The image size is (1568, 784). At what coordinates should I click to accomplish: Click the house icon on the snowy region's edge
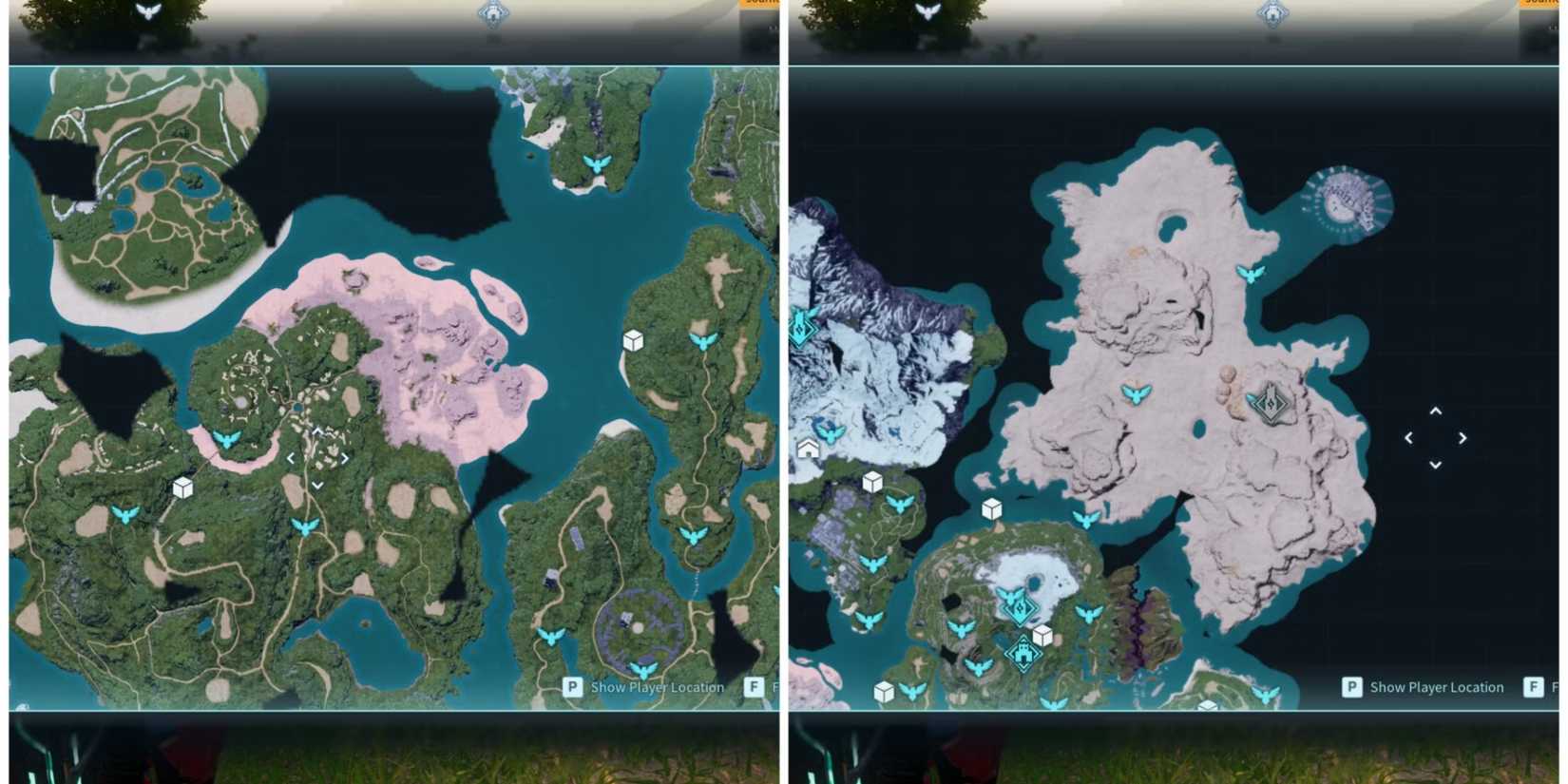(806, 448)
